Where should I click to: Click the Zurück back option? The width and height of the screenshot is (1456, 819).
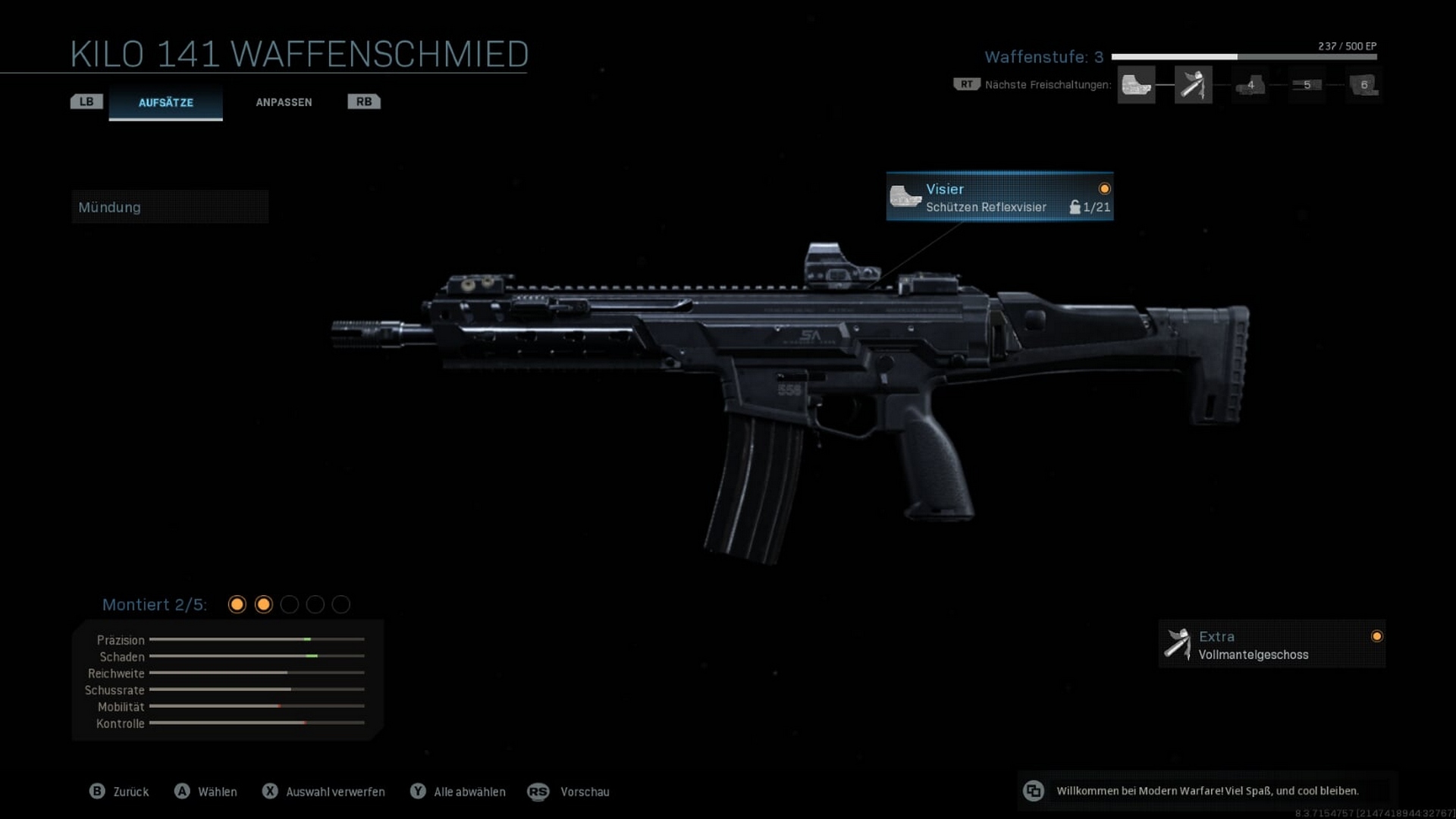pyautogui.click(x=120, y=792)
